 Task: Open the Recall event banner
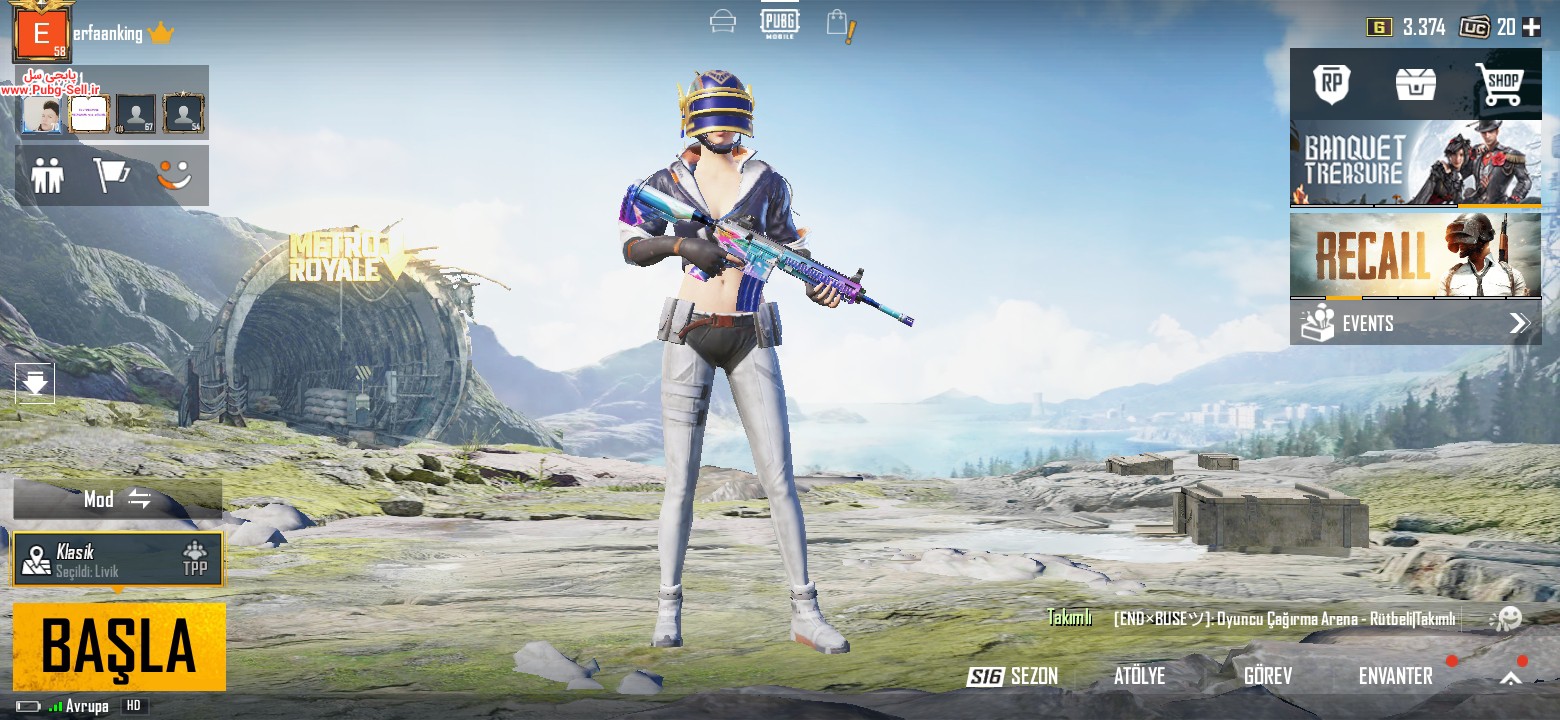pos(1415,255)
